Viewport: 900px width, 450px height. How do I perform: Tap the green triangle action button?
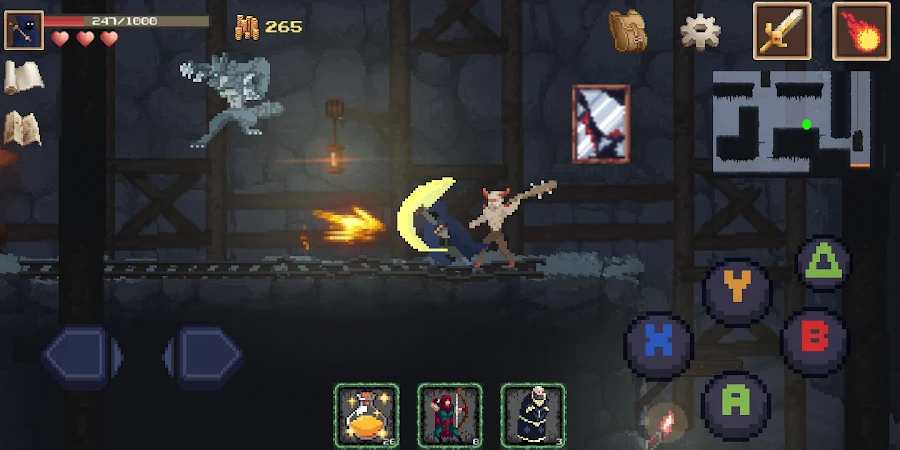pyautogui.click(x=823, y=263)
